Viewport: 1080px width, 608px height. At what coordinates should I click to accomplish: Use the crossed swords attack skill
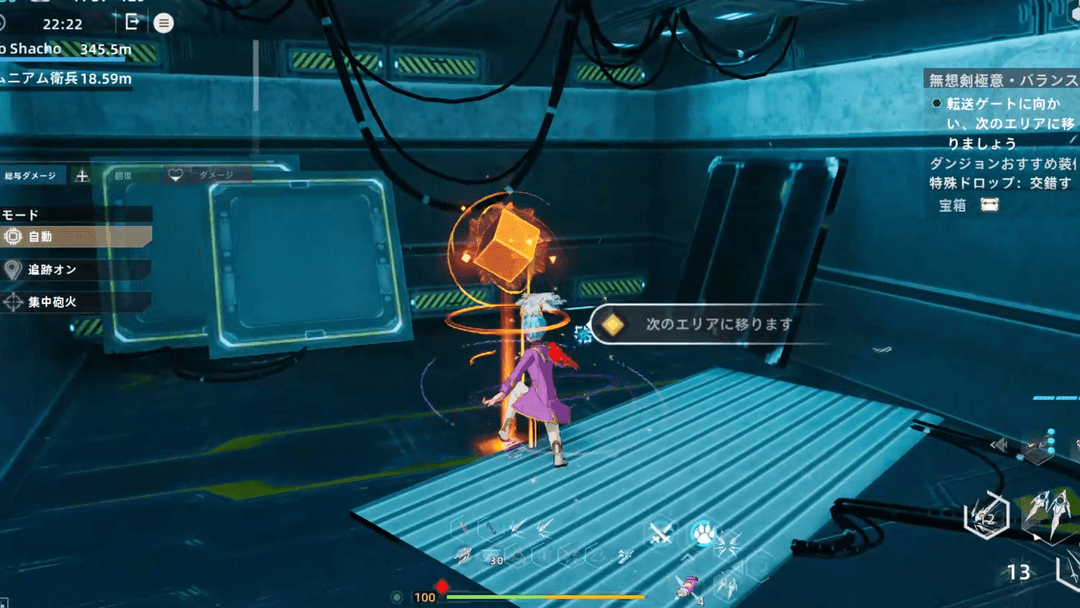[661, 534]
